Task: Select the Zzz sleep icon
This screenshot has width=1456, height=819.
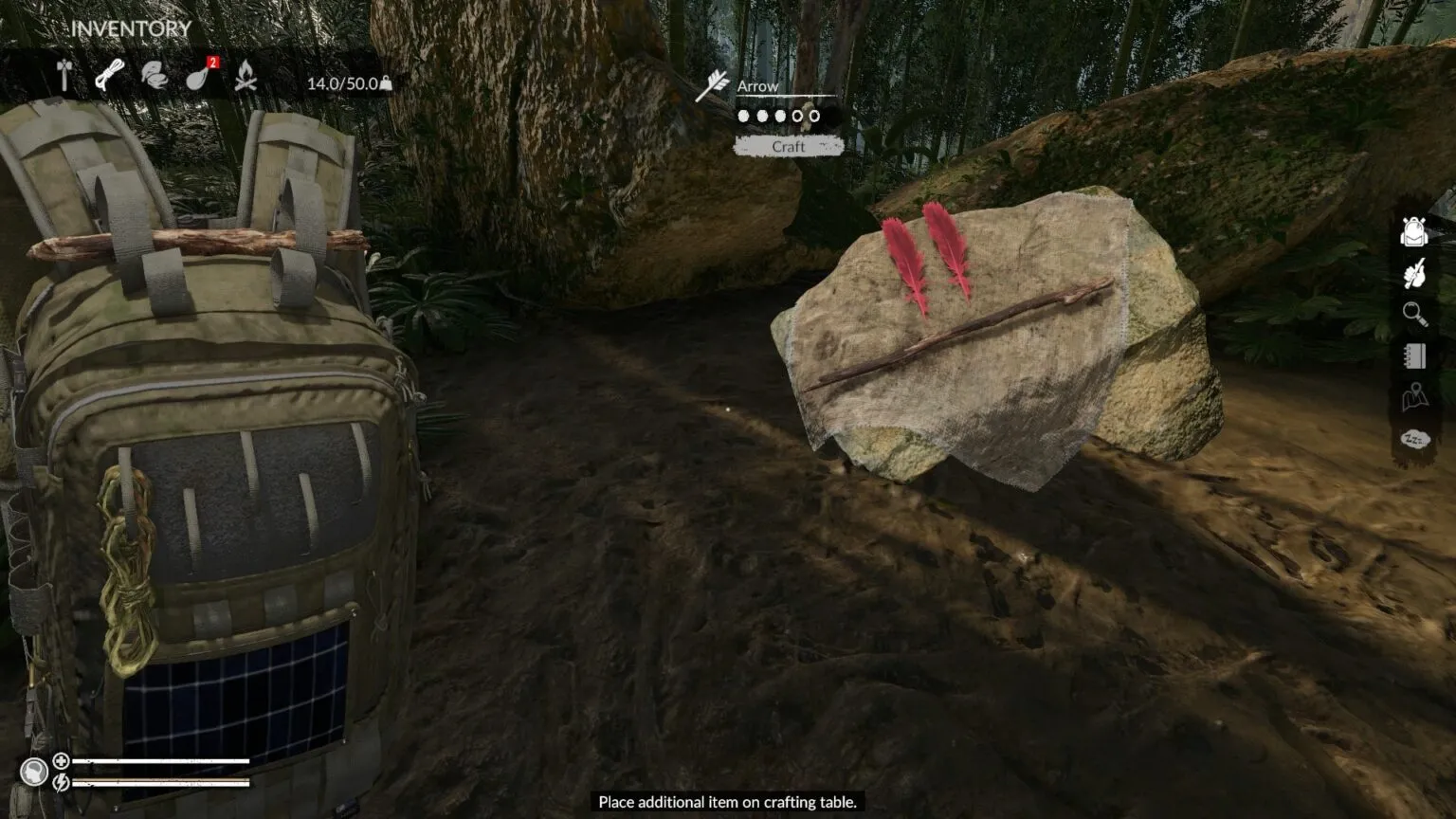Action: tap(1414, 439)
